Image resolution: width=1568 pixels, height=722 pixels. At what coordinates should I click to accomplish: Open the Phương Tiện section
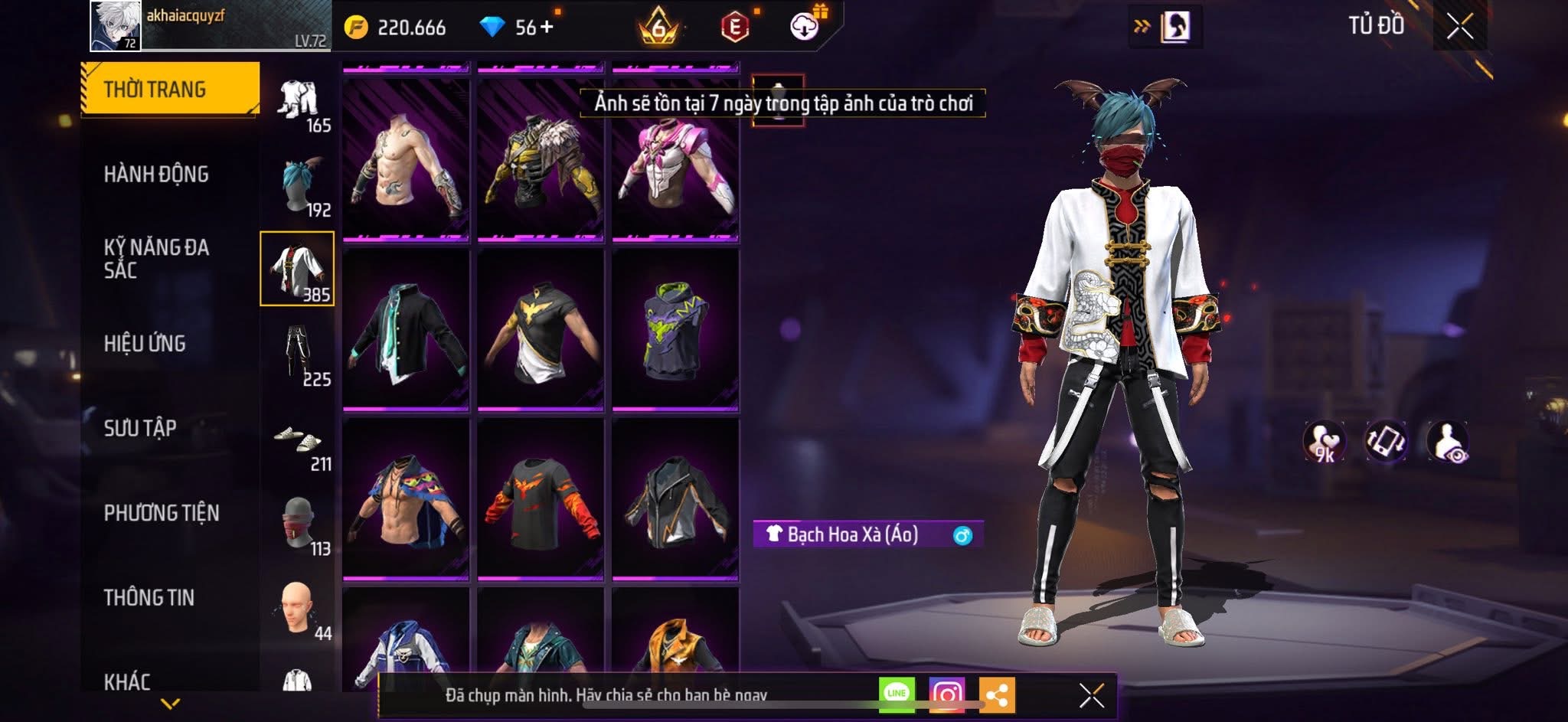pos(162,512)
